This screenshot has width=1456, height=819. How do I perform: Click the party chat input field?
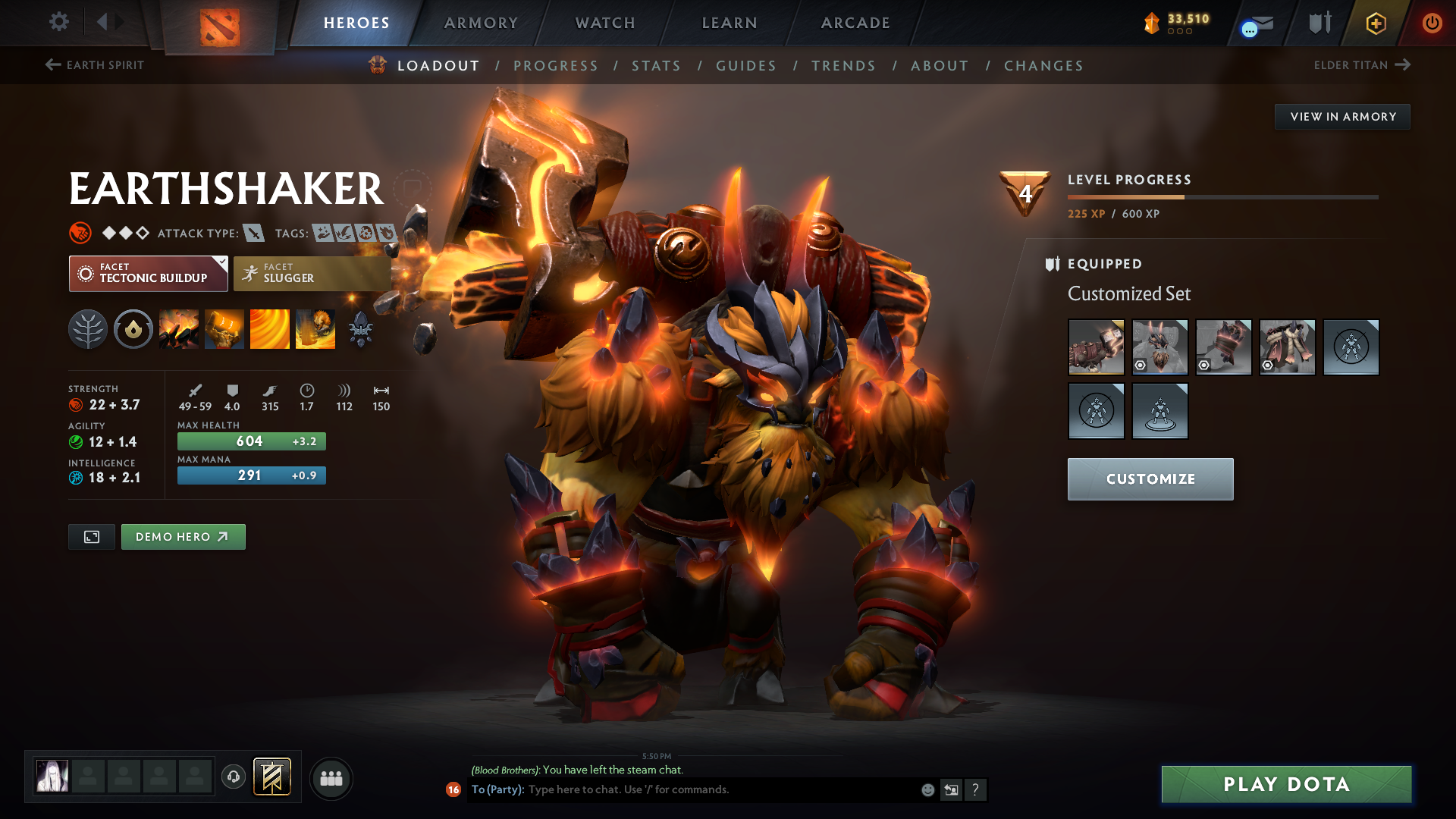[720, 789]
